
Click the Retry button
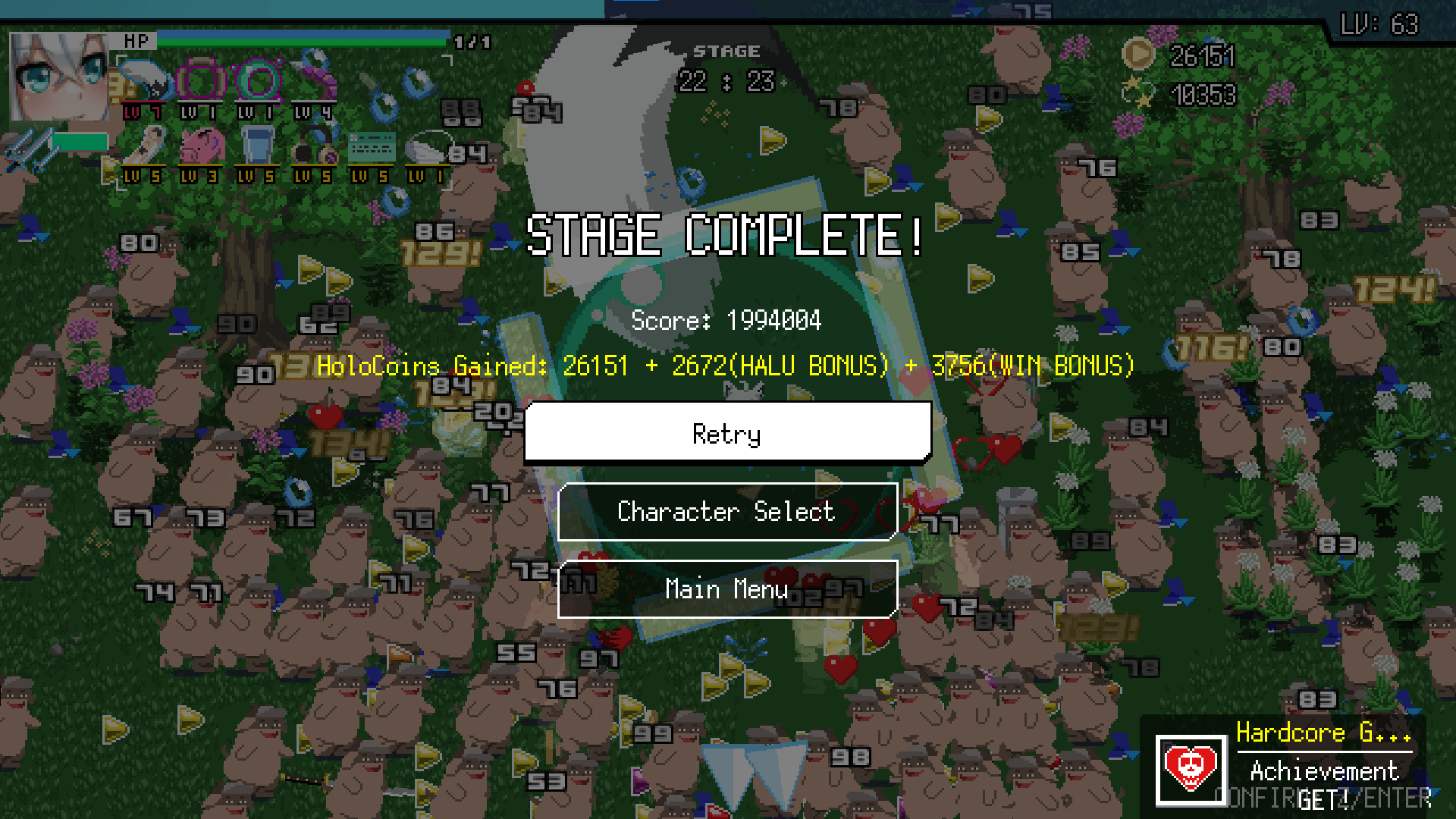726,432
